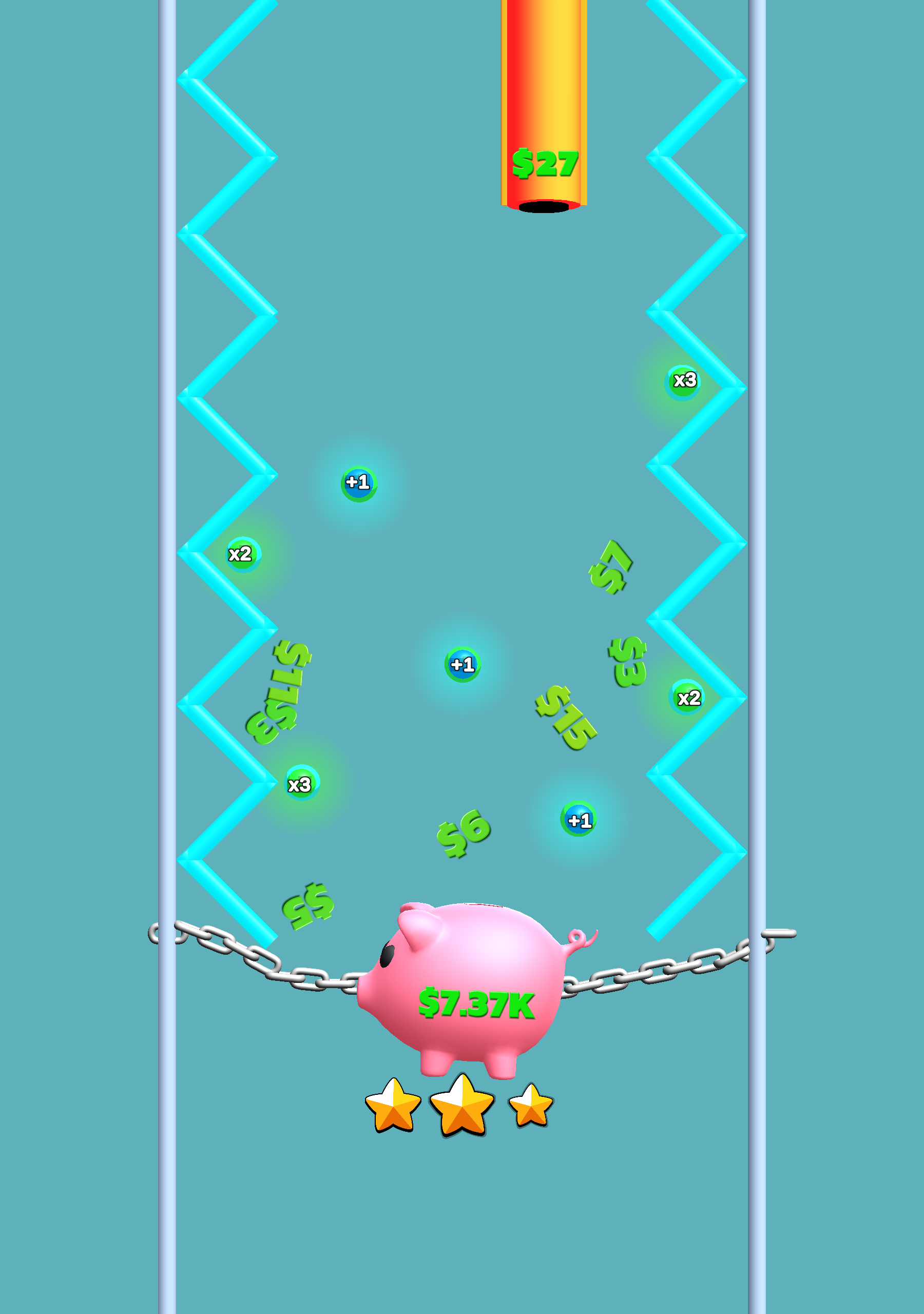Screen dimensions: 924x1314
Task: Tap the x3 multiplier orb near the right wall
Action: coord(683,380)
